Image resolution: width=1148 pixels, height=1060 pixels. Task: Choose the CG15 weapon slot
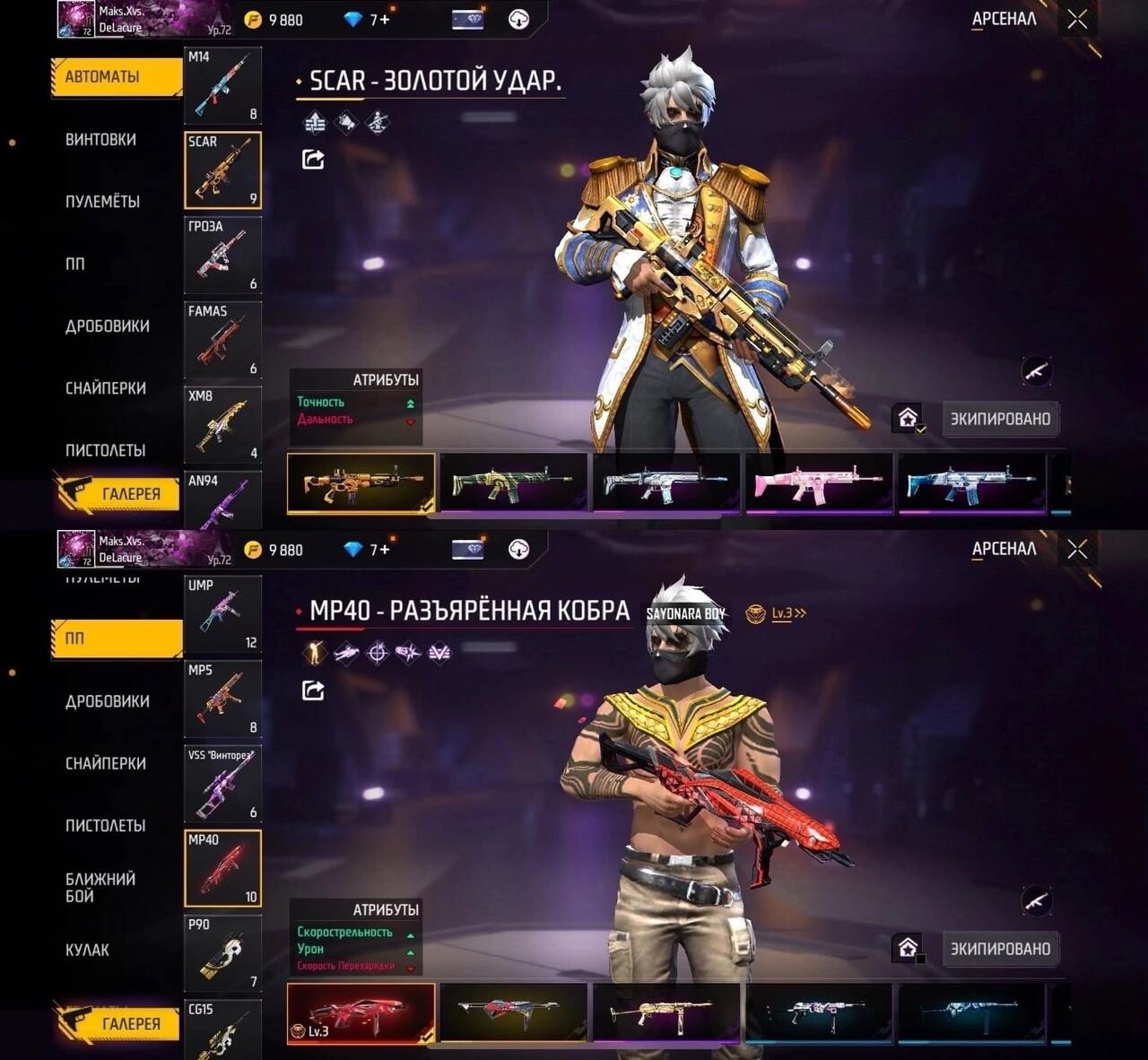pyautogui.click(x=222, y=1030)
